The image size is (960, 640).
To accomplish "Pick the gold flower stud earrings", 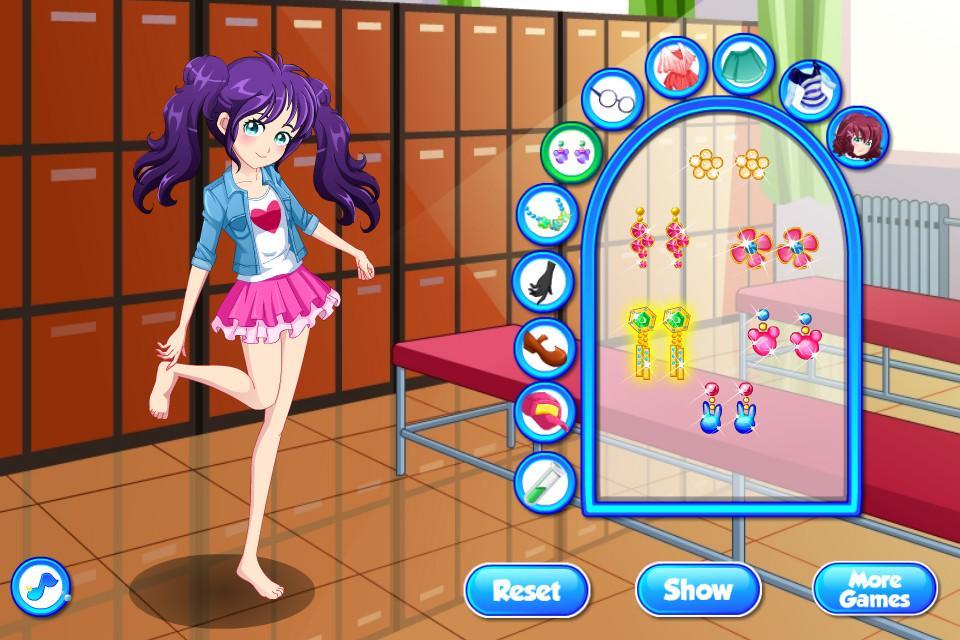I will pyautogui.click(x=727, y=162).
